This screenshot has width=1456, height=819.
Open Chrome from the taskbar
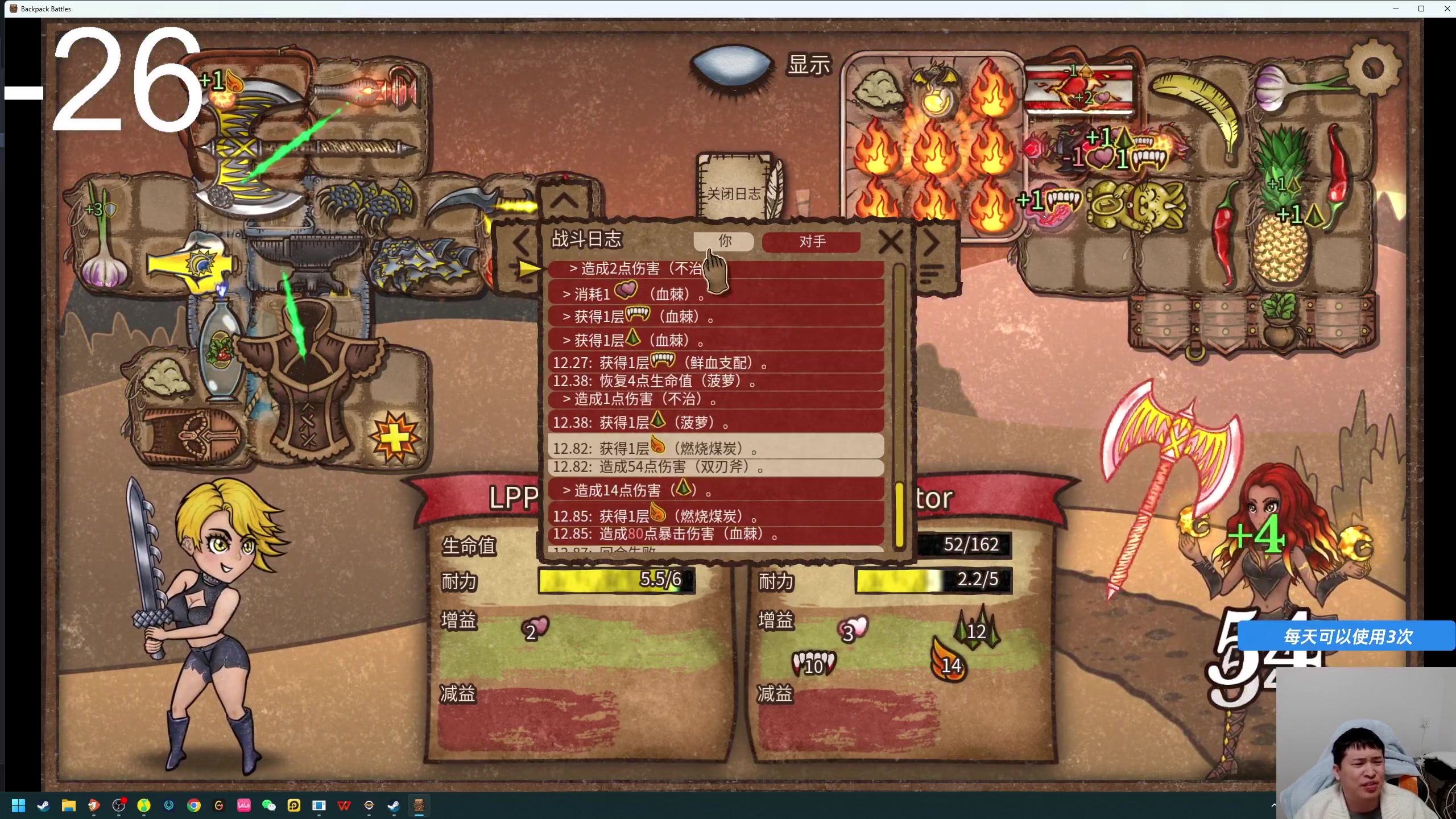pos(194,805)
